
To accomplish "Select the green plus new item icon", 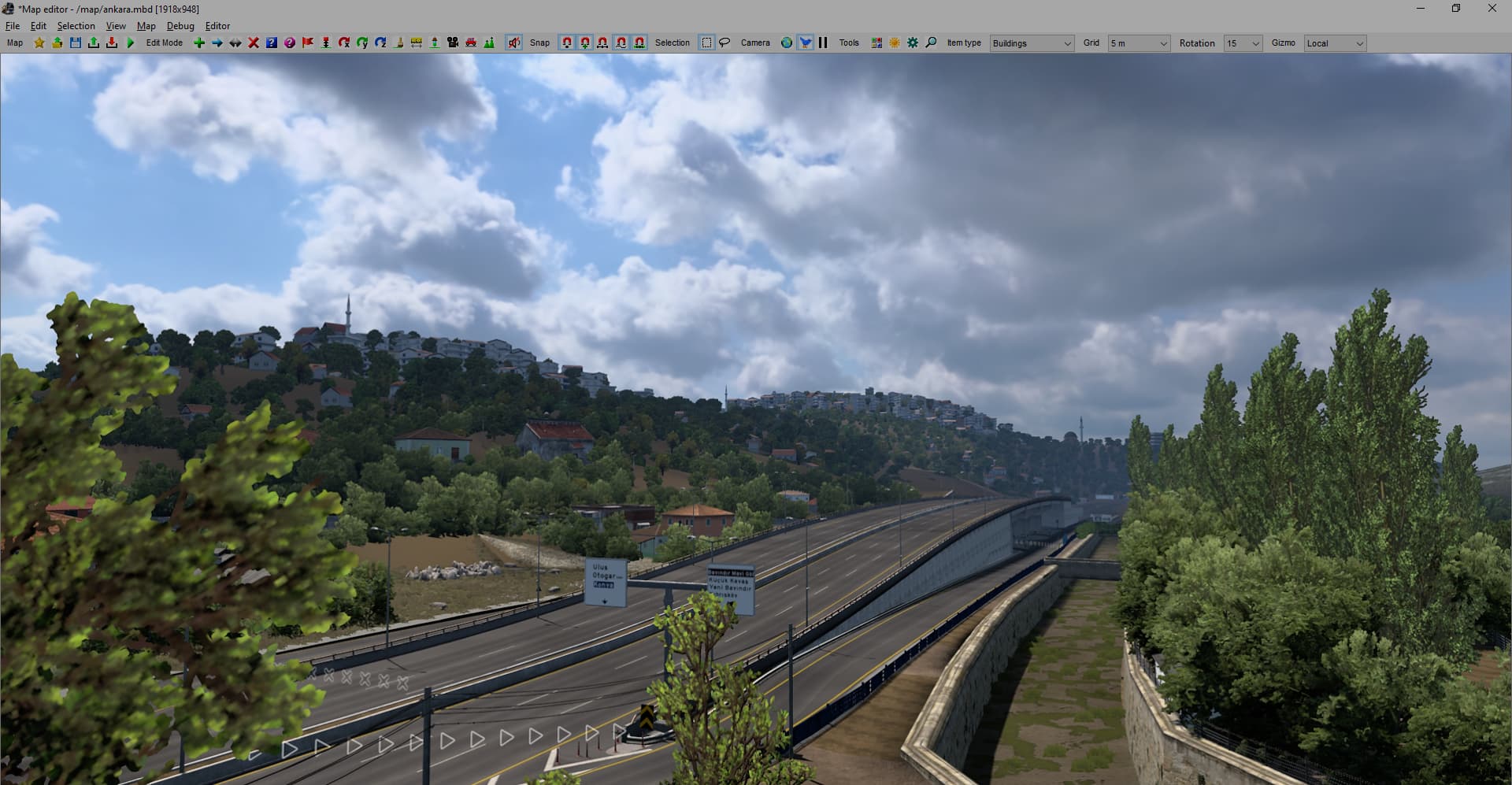I will click(199, 43).
